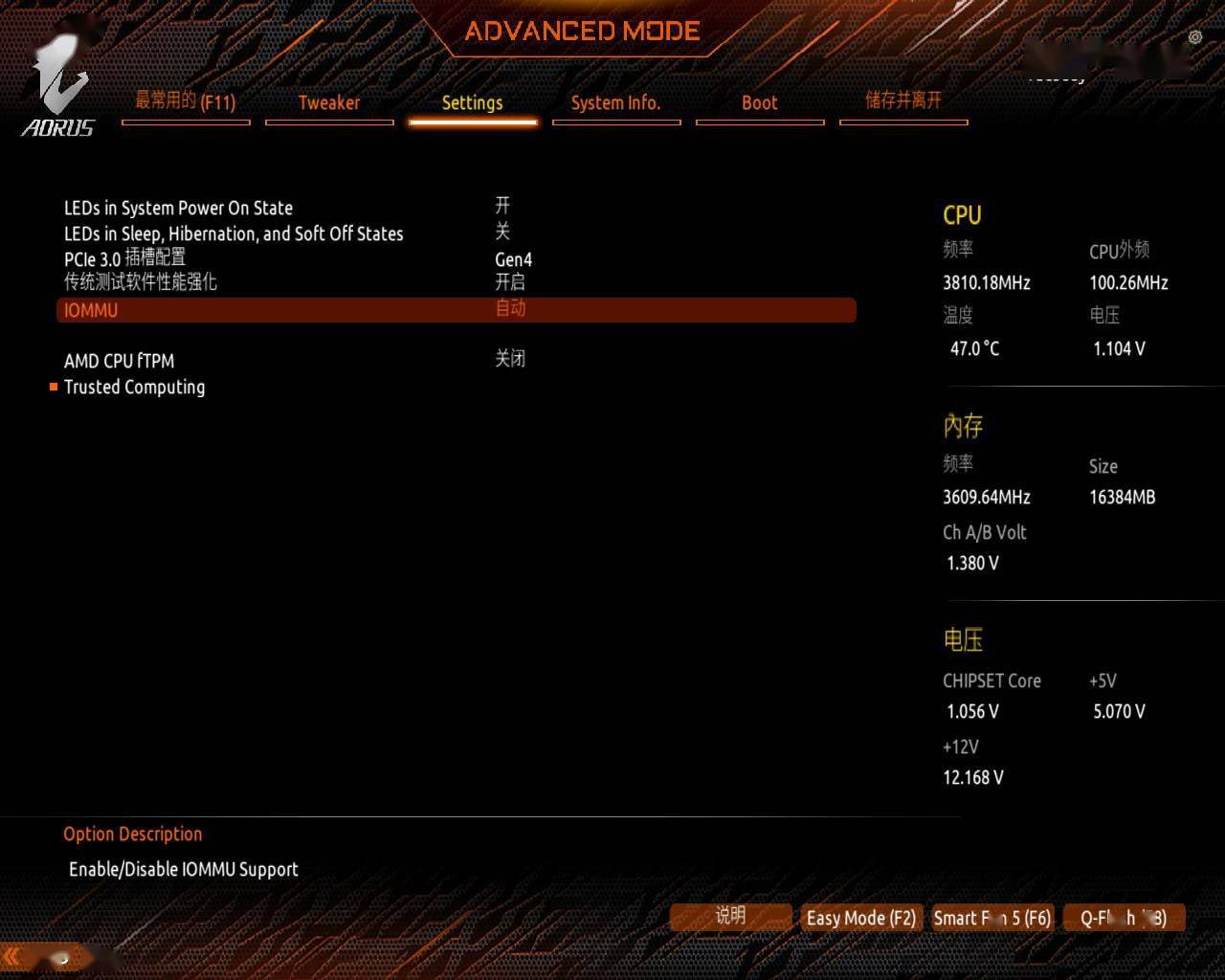This screenshot has height=980, width=1225.
Task: Switch to Easy Mode (F2)
Action: (x=859, y=917)
